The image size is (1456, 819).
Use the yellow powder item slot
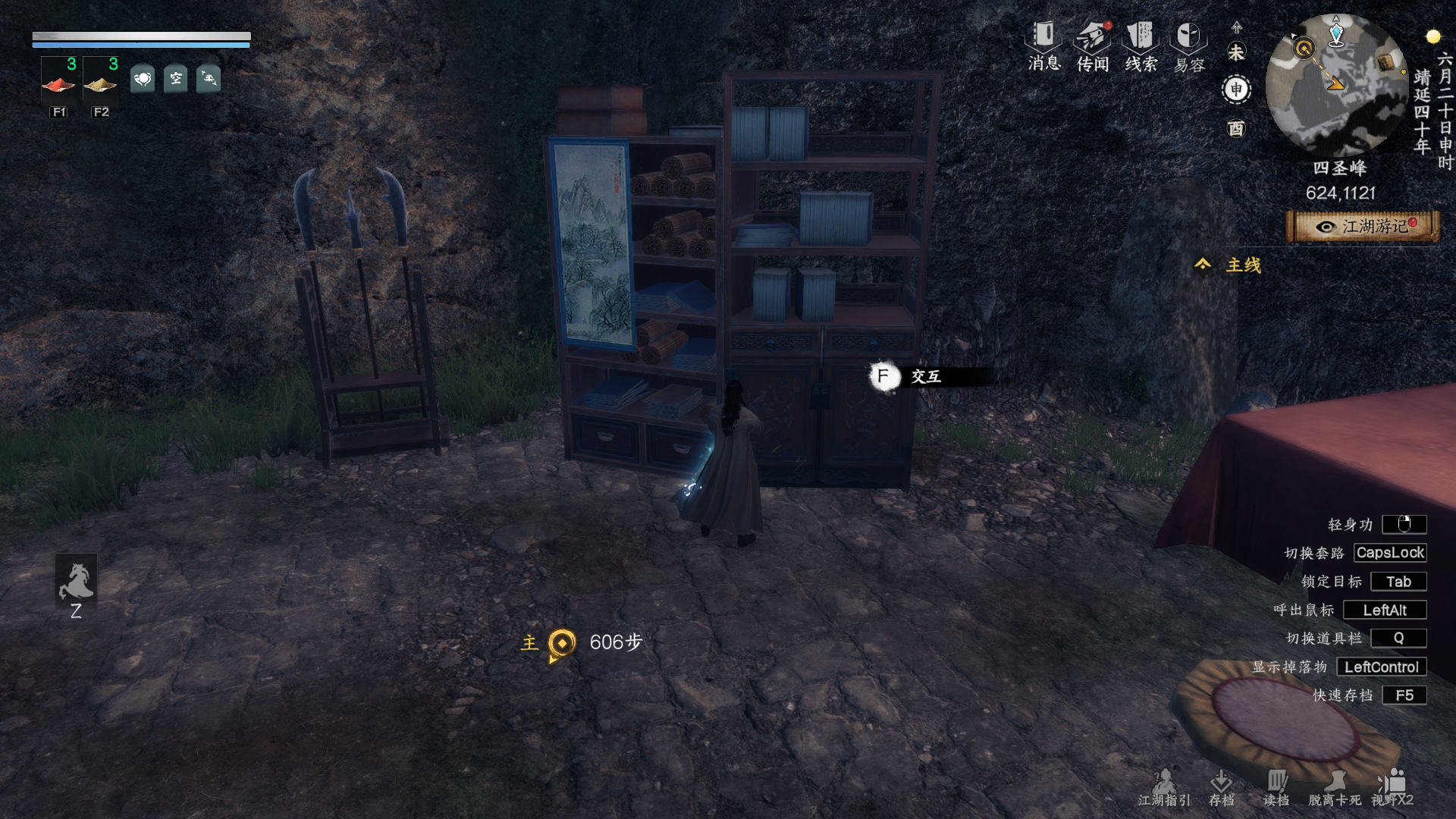pos(100,82)
